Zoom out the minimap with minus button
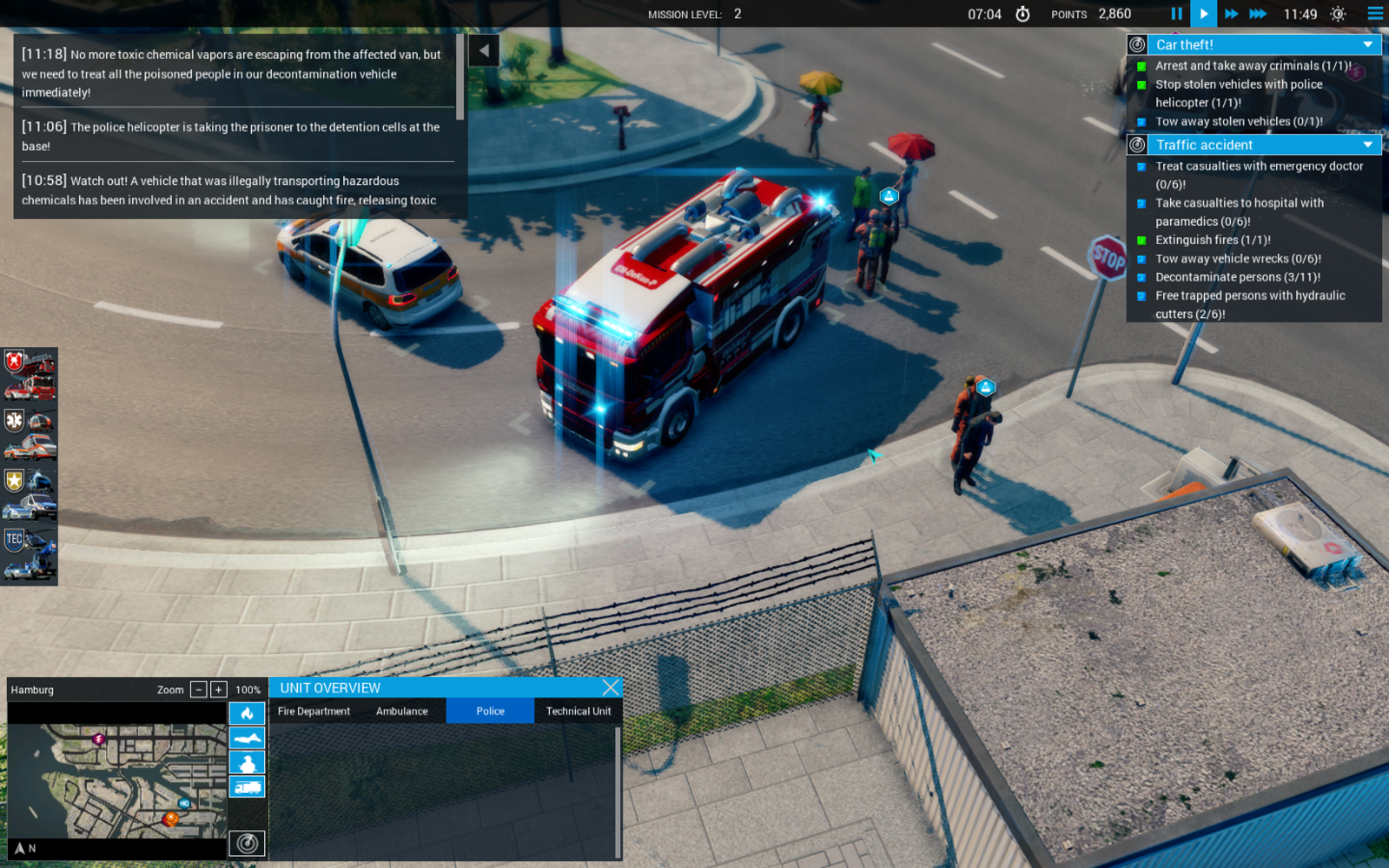1389x868 pixels. (x=199, y=690)
